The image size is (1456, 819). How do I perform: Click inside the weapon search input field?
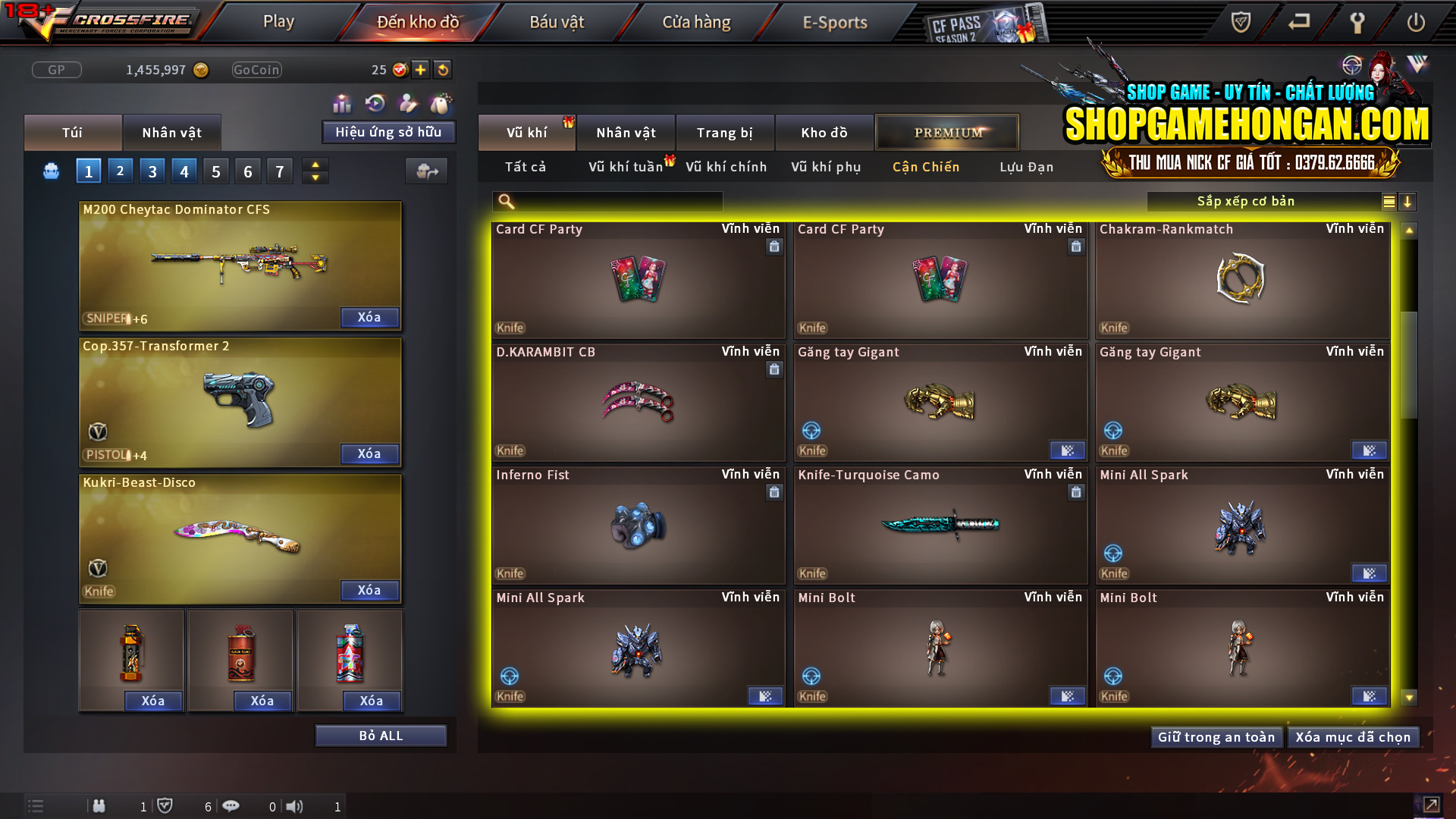click(607, 201)
